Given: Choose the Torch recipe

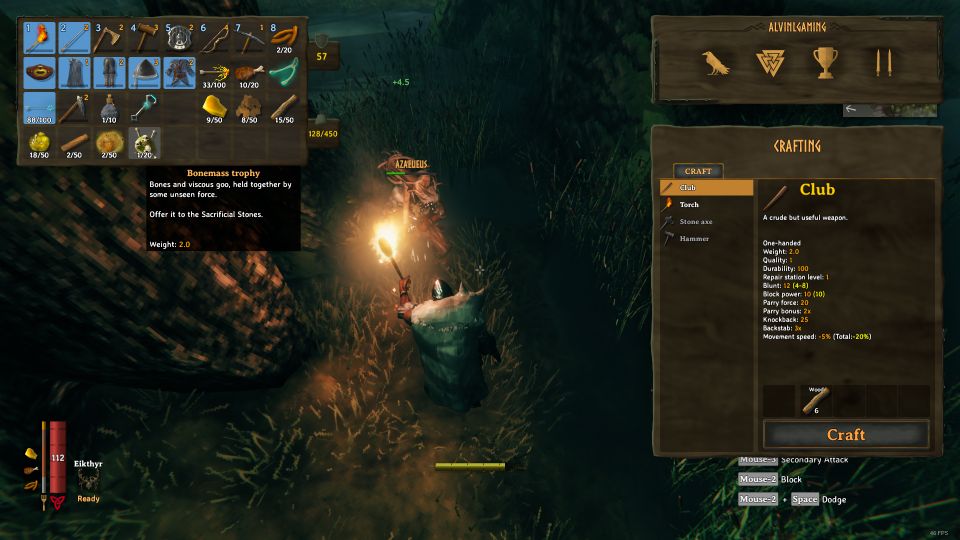Looking at the screenshot, I should click(706, 204).
